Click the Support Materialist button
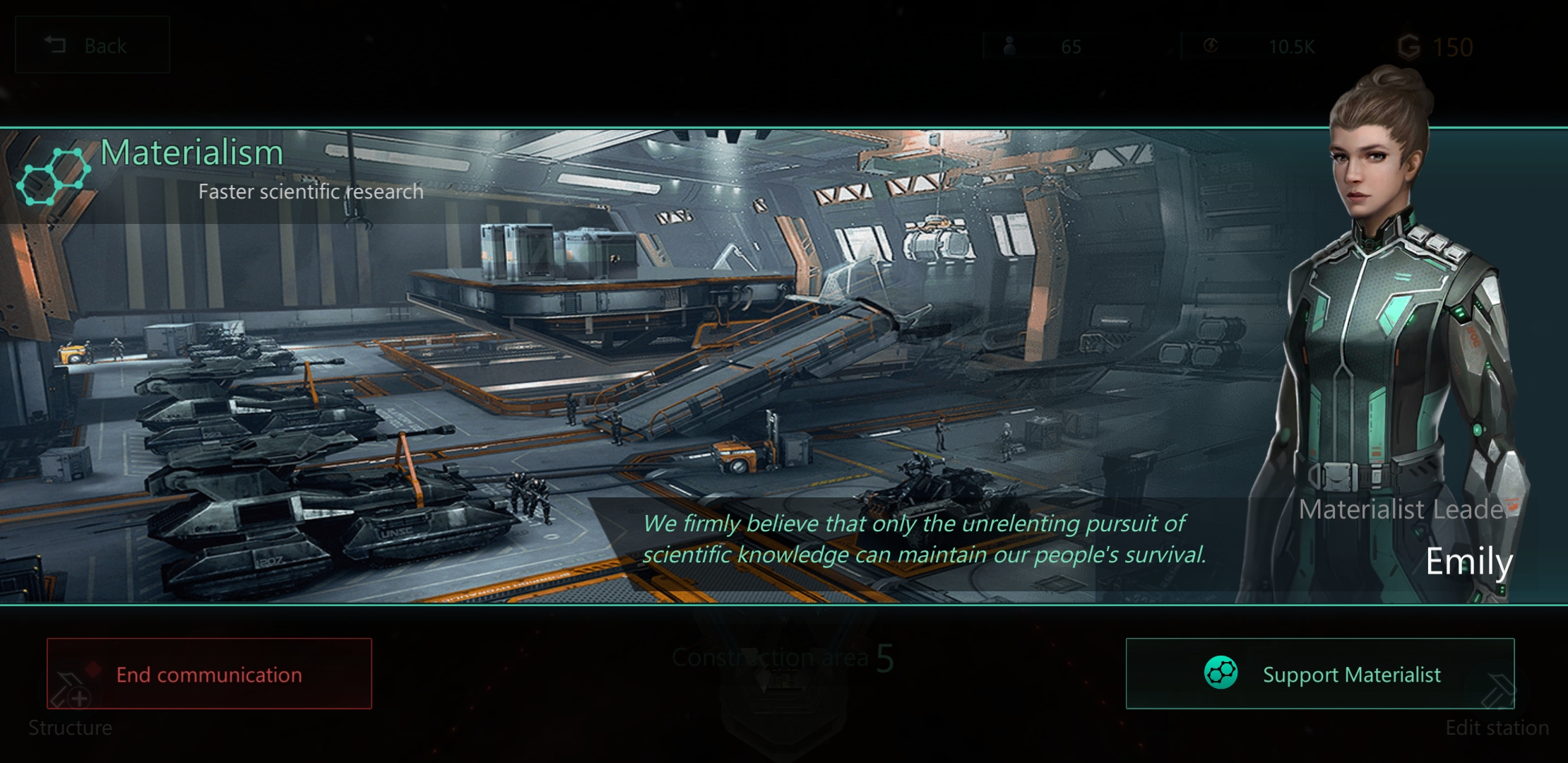Image resolution: width=1568 pixels, height=763 pixels. (1319, 674)
